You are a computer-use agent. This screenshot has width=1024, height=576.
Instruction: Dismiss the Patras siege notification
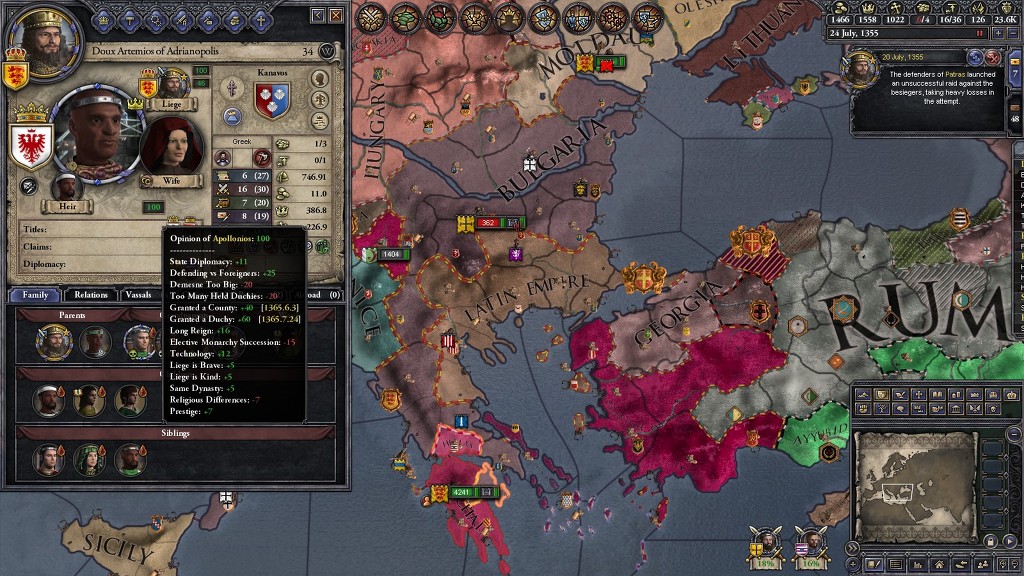[993, 58]
